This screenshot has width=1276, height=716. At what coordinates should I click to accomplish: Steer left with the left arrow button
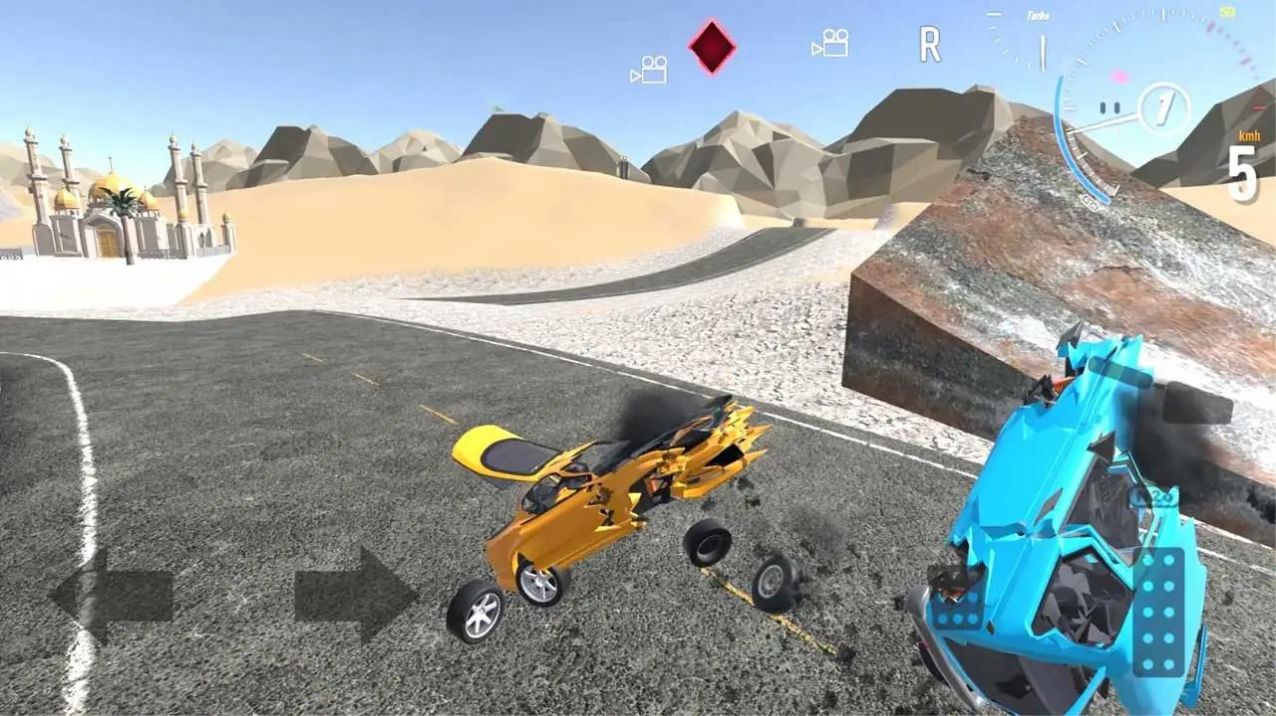coord(111,596)
